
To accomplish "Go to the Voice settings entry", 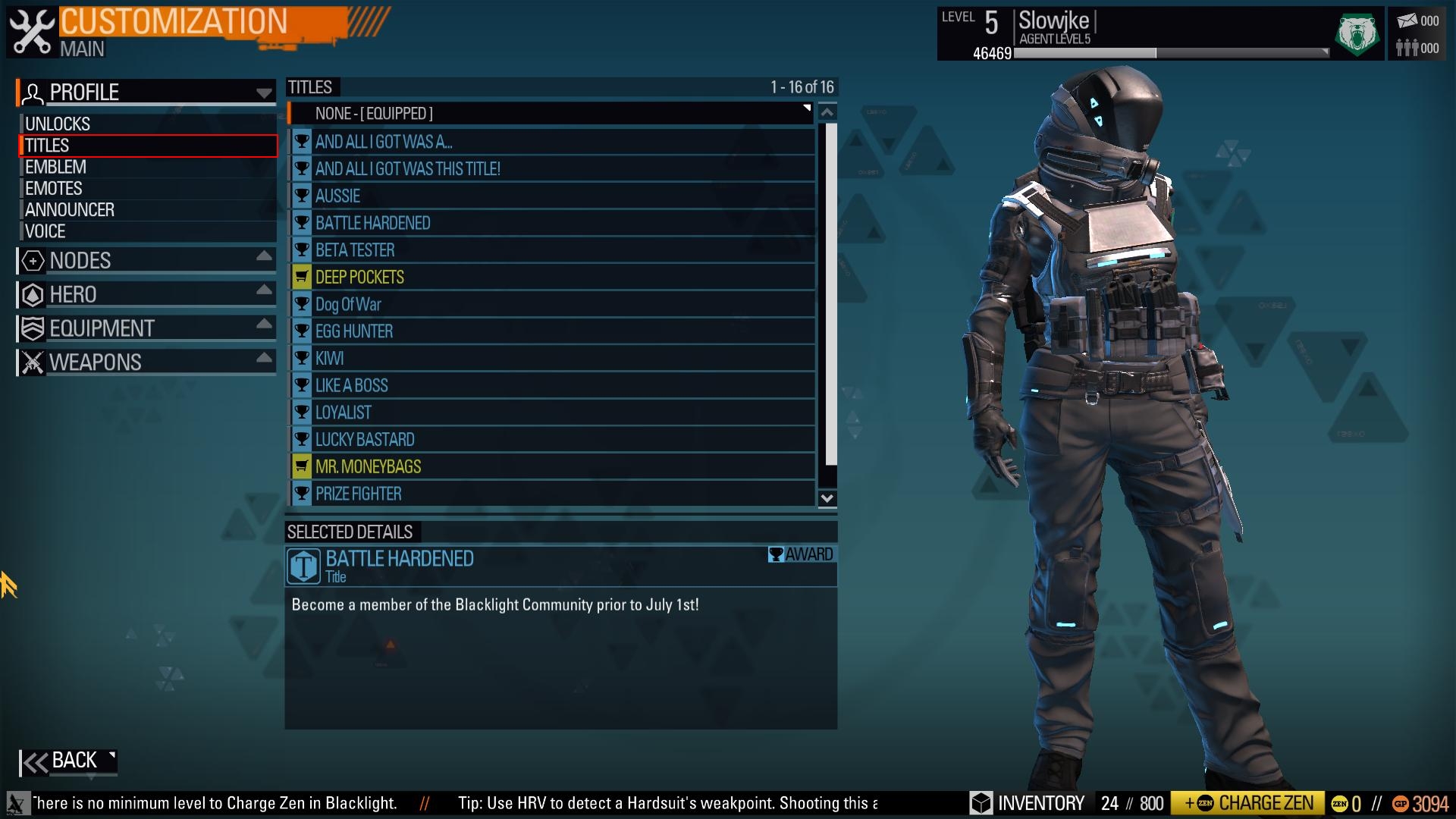I will click(45, 231).
